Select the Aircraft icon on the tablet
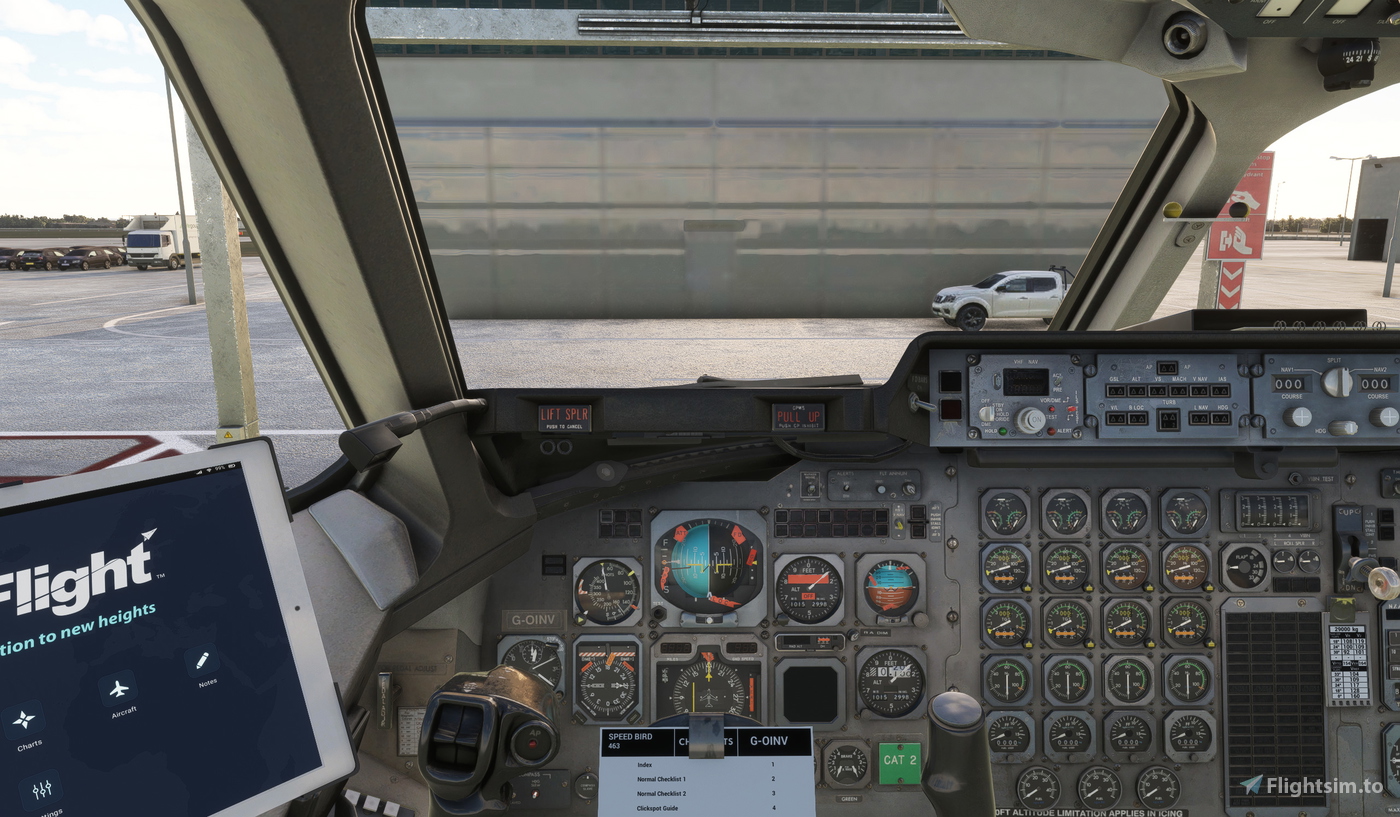The width and height of the screenshot is (1400, 817). click(x=118, y=690)
